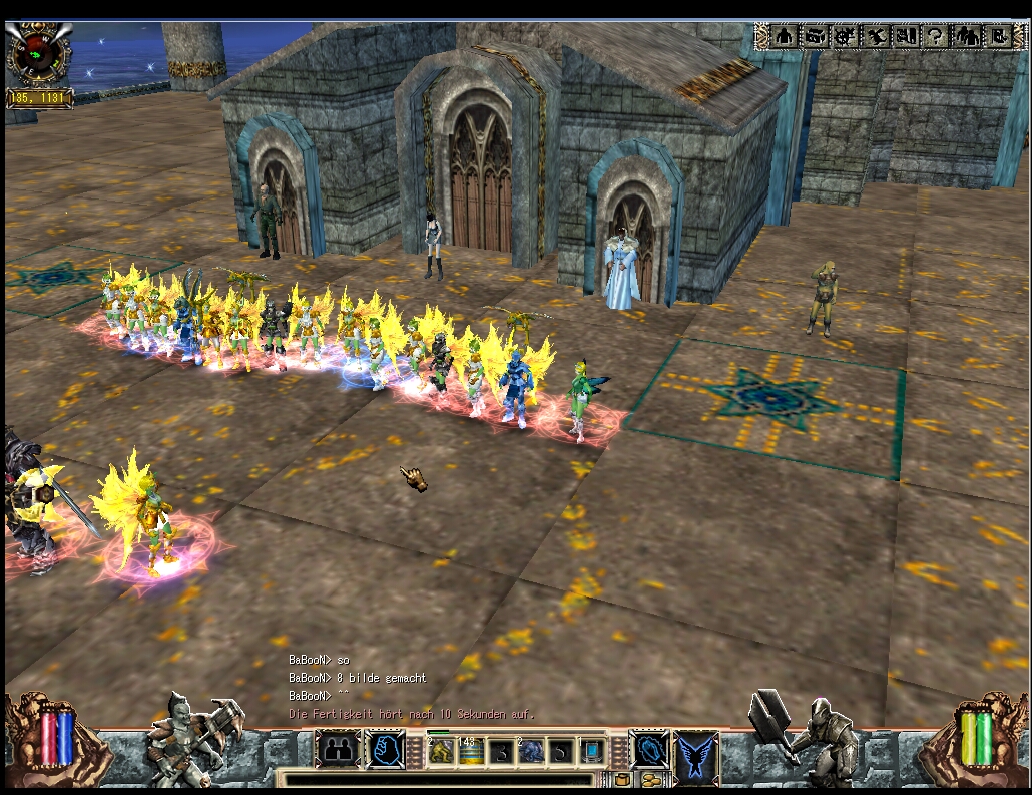1032x795 pixels.
Task: Open the two-figures party menu button
Action: (967, 36)
